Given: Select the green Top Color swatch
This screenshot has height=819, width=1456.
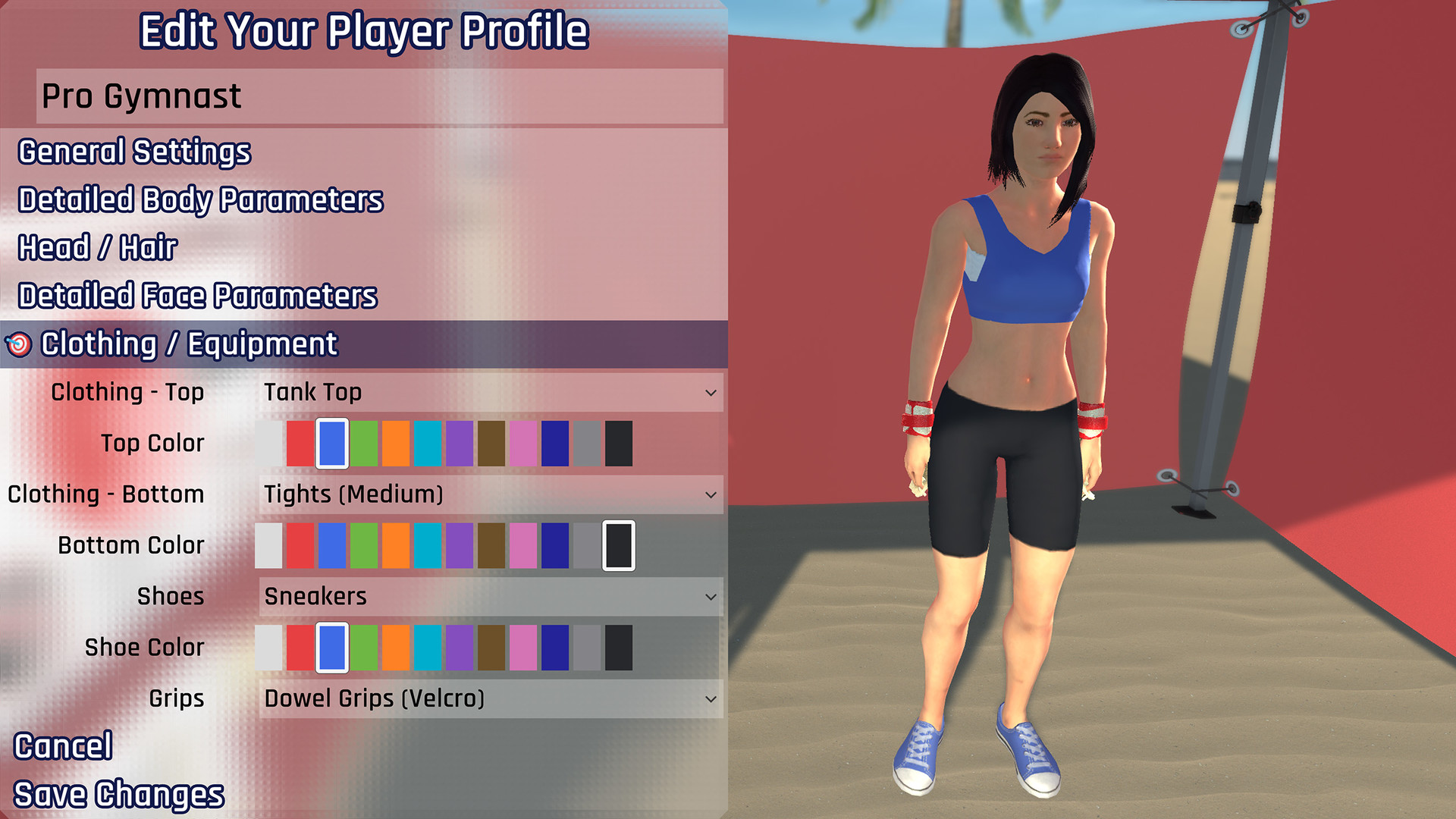Looking at the screenshot, I should (x=364, y=444).
